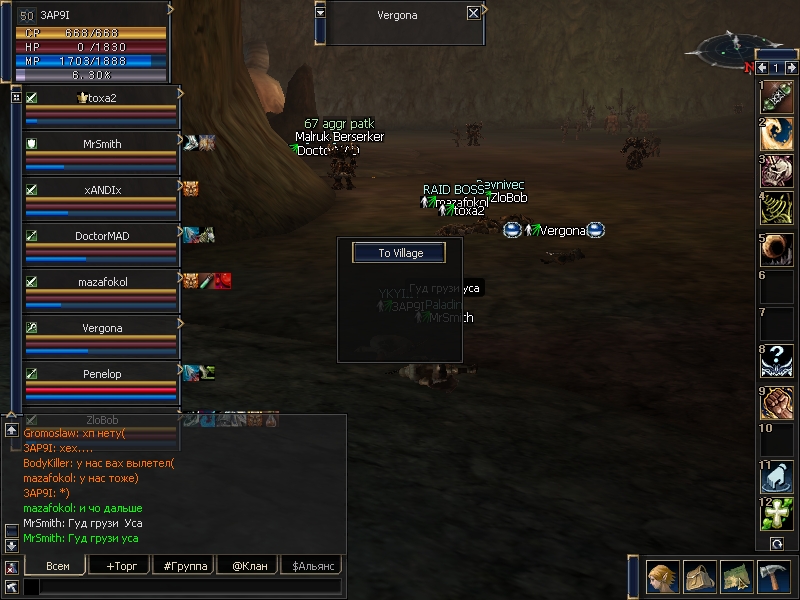800x600 pixels.
Task: Open the inventory bag icon
Action: tap(699, 577)
